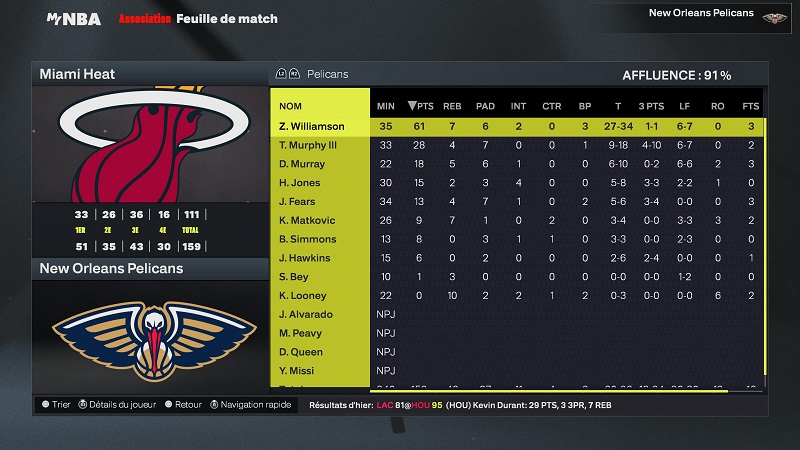Choose the T. Murphy III row
Screen dimensions: 800x450
pyautogui.click(x=308, y=145)
